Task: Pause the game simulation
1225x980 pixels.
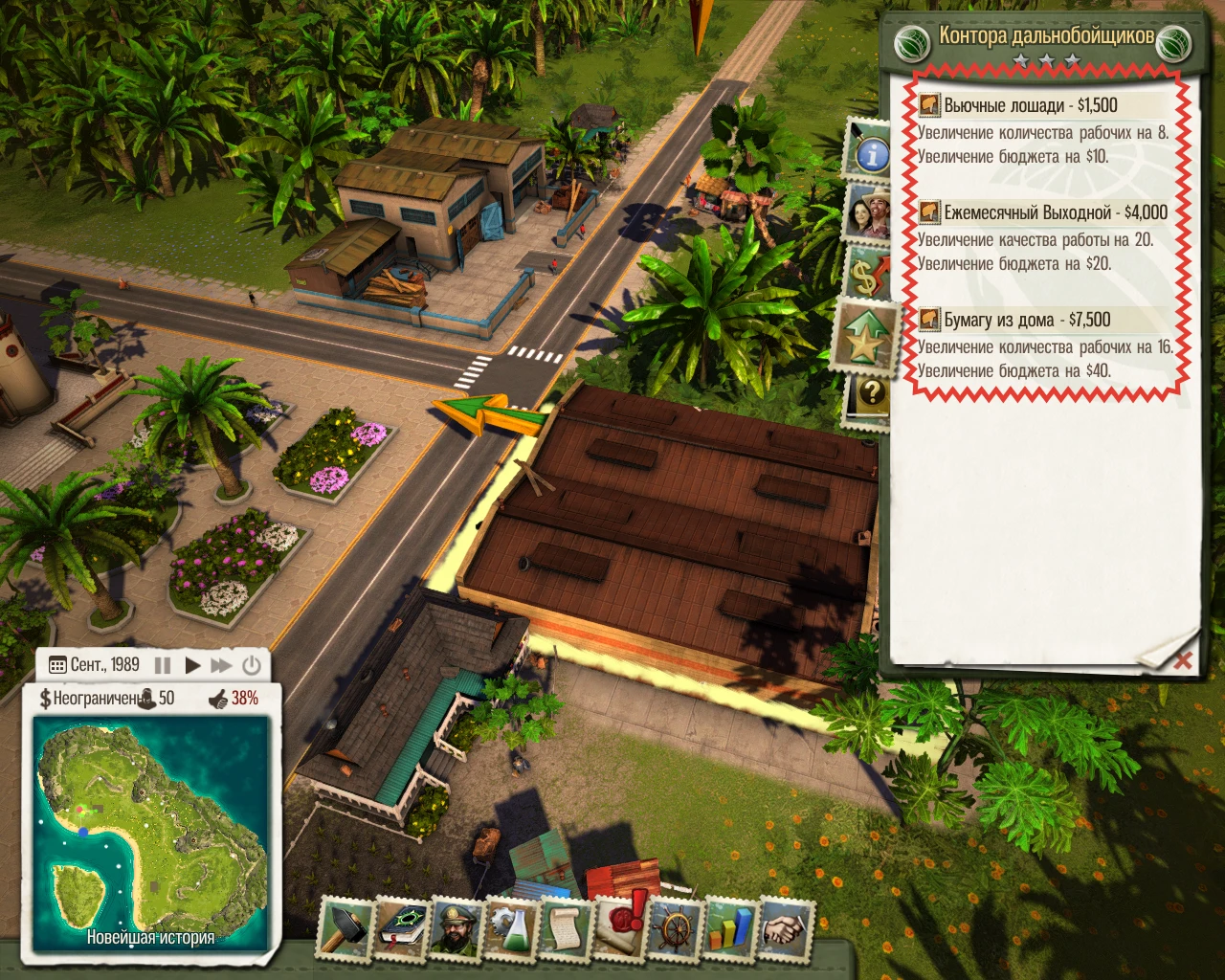Action: 163,664
